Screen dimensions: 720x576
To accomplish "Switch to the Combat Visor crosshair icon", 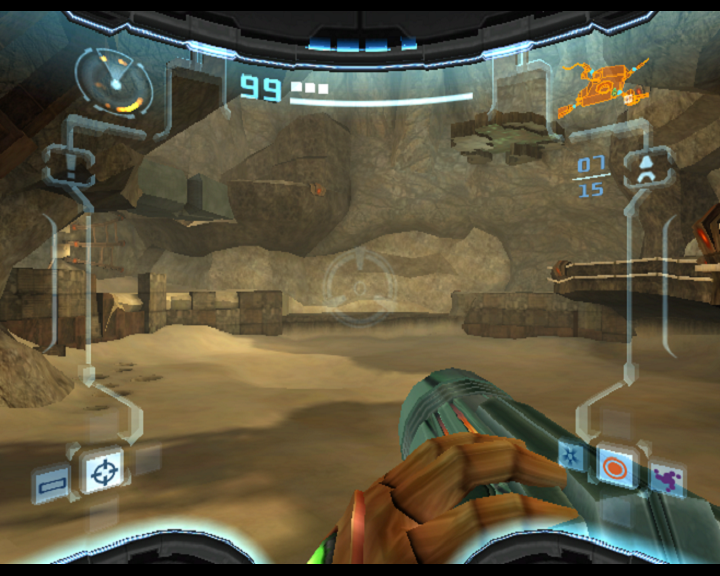I will (x=102, y=470).
